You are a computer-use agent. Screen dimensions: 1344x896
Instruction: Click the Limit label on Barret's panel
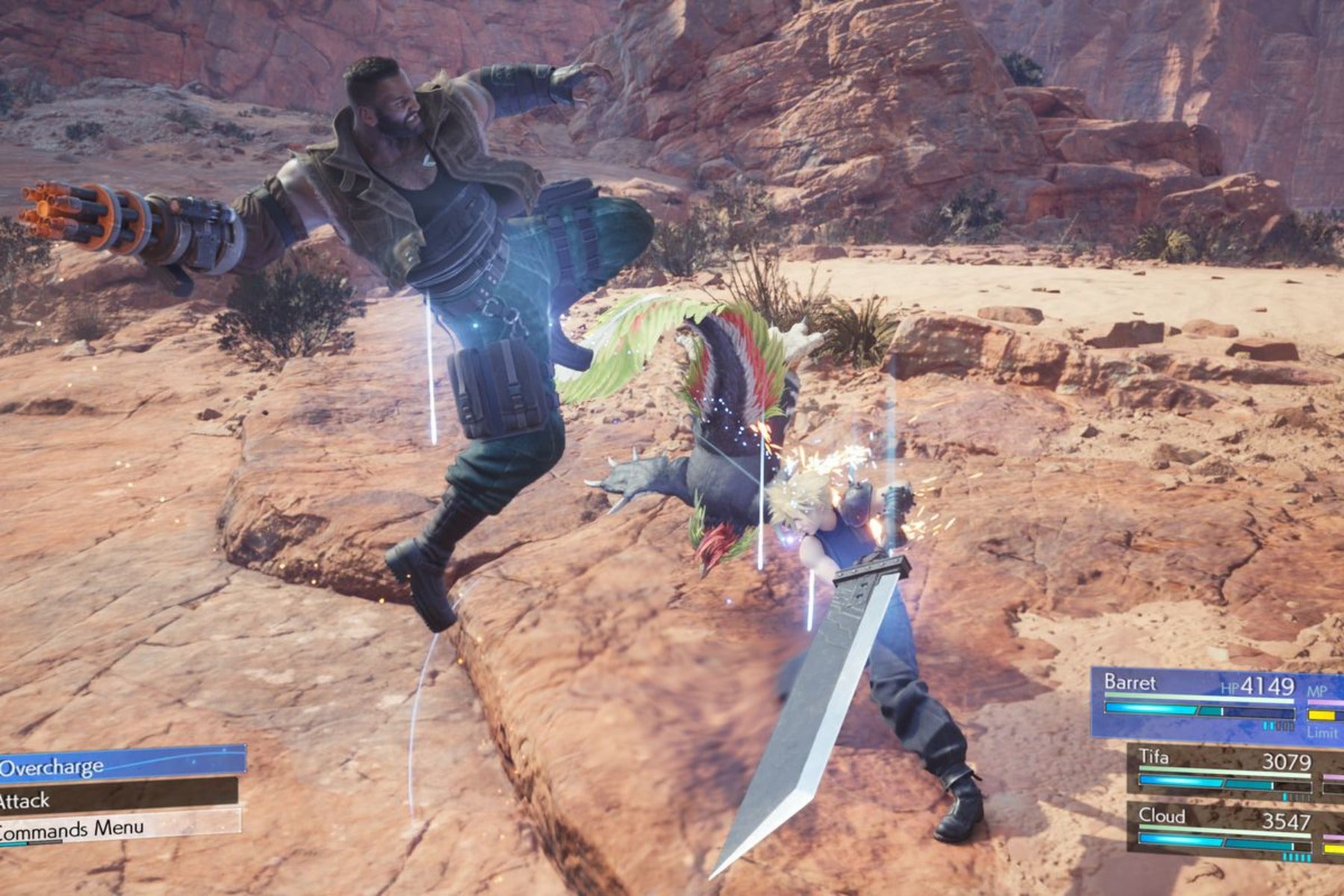tap(1322, 732)
